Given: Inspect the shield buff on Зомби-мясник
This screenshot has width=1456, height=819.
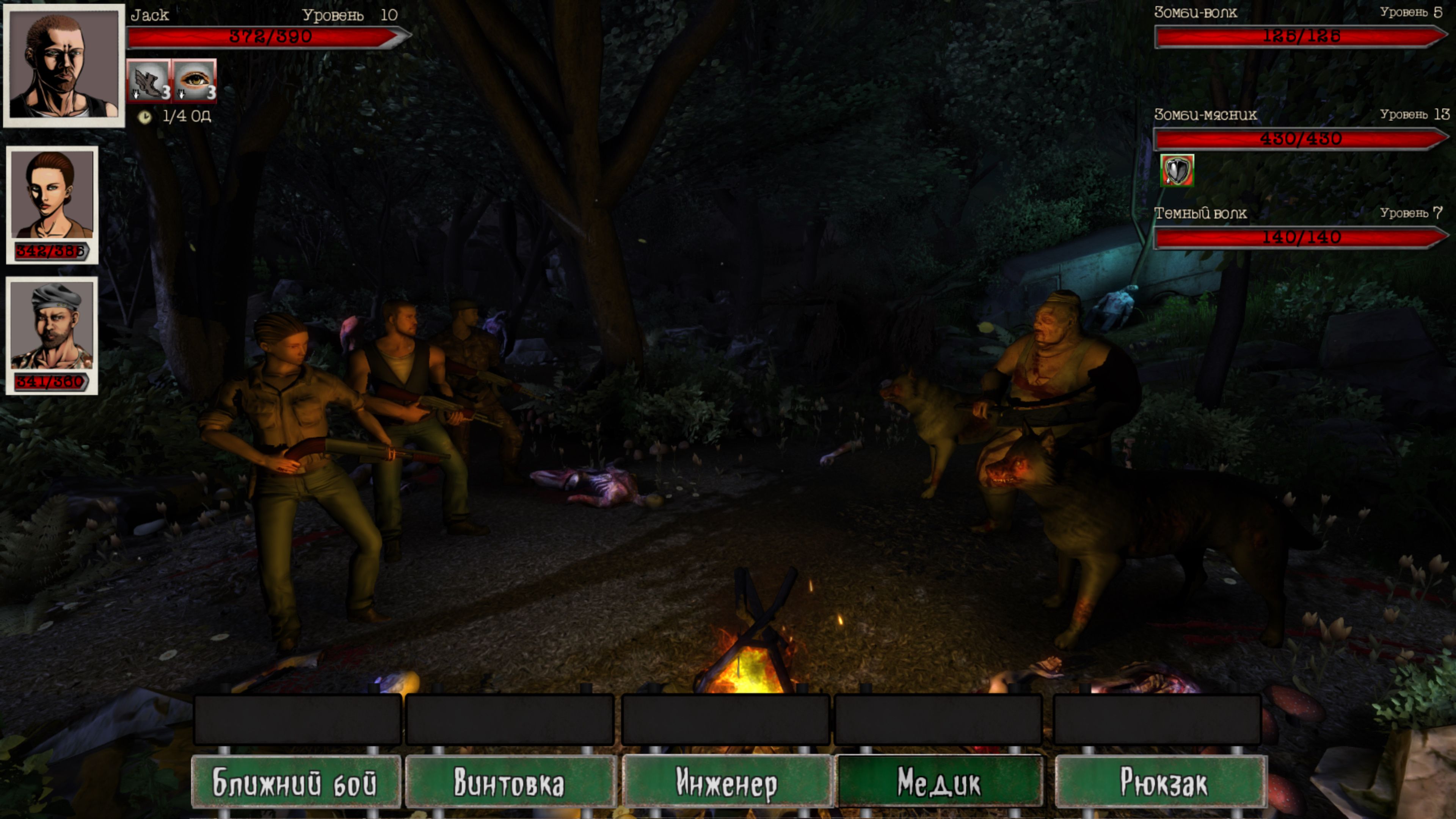Looking at the screenshot, I should point(1177,170).
